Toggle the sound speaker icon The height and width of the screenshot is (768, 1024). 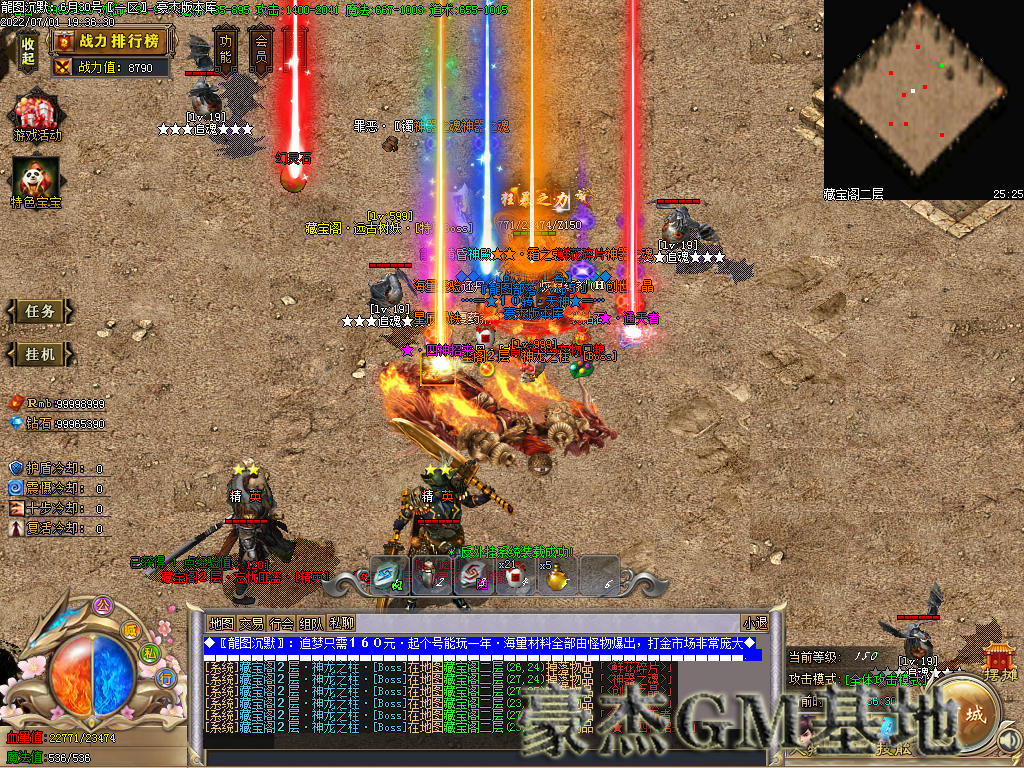point(1010,741)
